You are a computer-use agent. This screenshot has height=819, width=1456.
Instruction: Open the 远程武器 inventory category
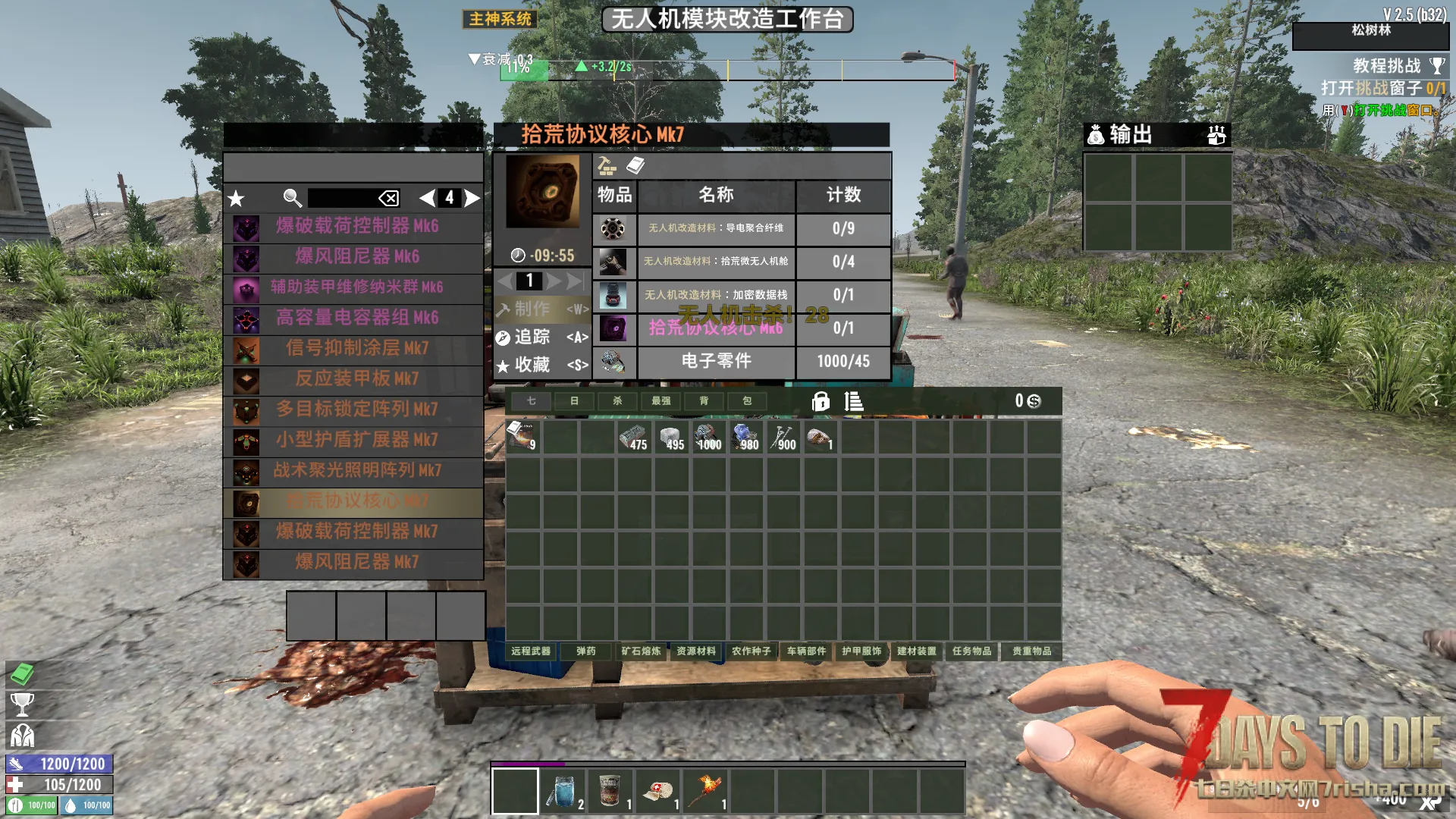point(531,651)
